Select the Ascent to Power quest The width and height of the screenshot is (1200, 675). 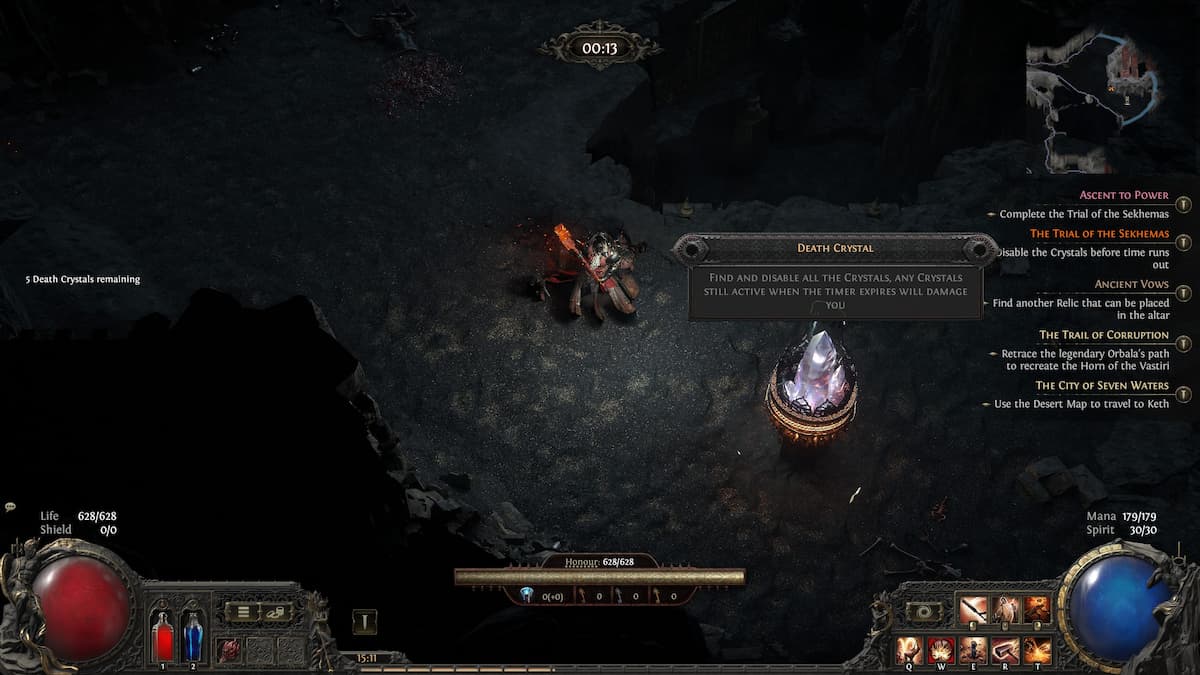pyautogui.click(x=1124, y=196)
